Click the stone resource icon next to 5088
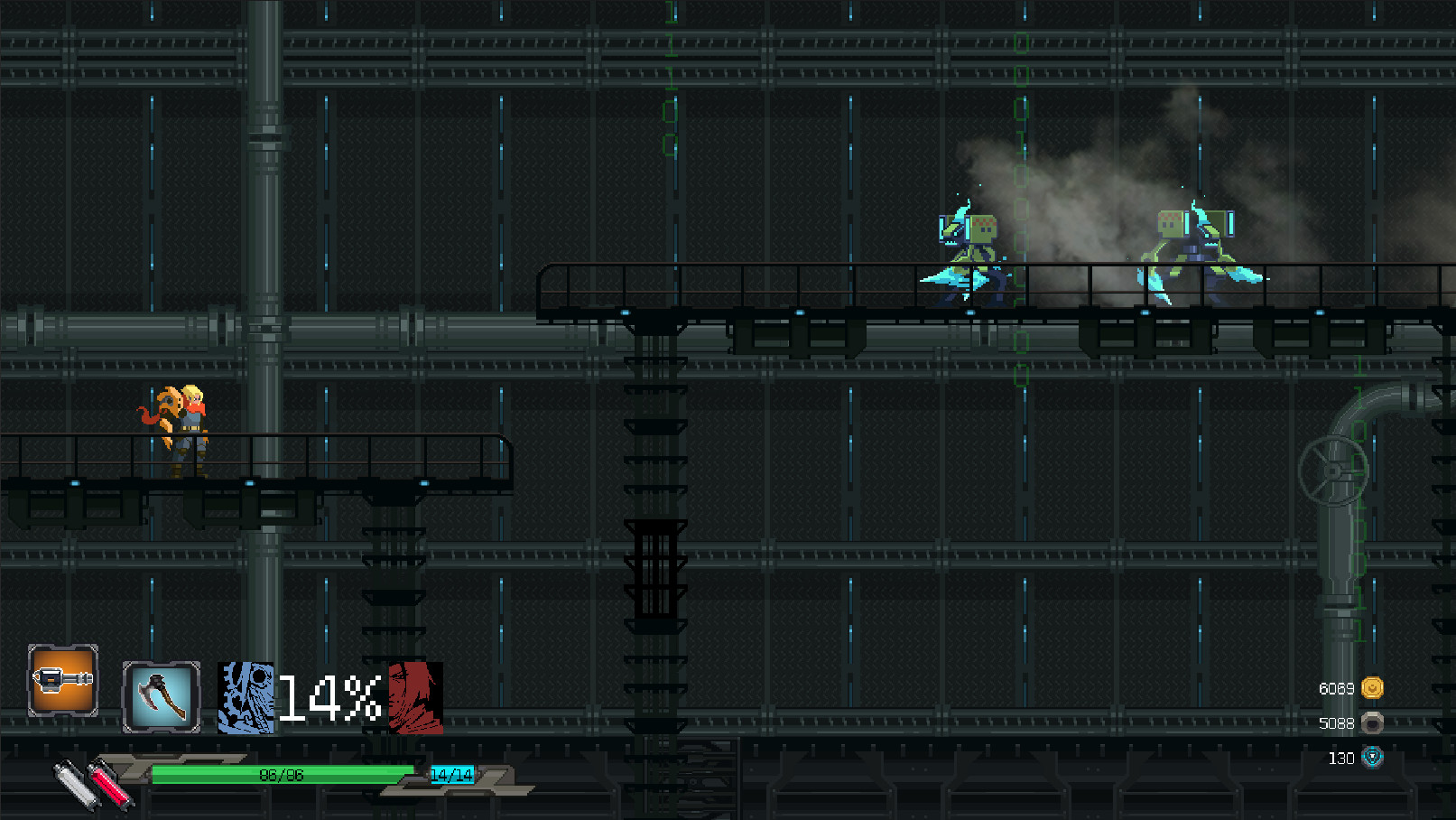Viewport: 1456px width, 820px height. (x=1372, y=722)
